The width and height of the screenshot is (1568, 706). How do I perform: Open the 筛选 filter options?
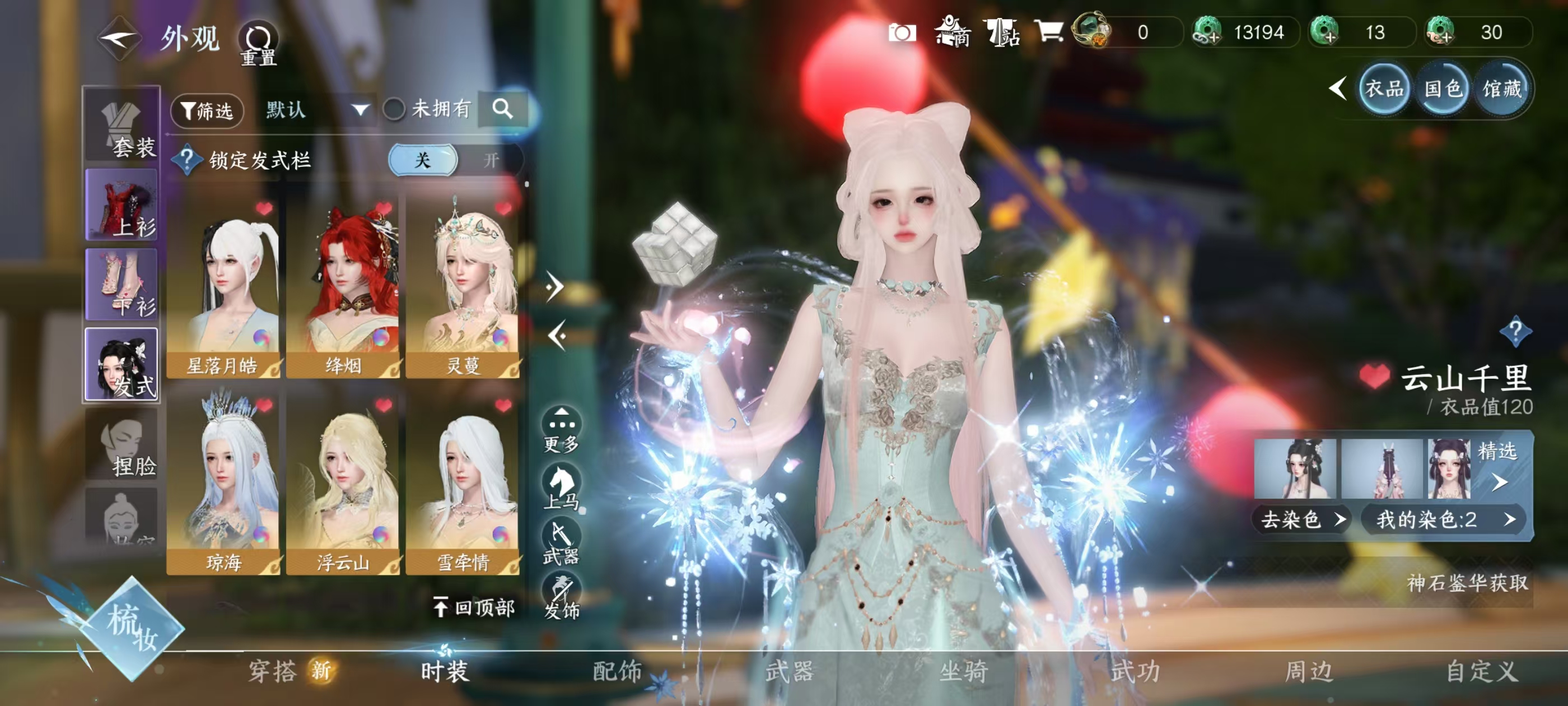point(207,110)
